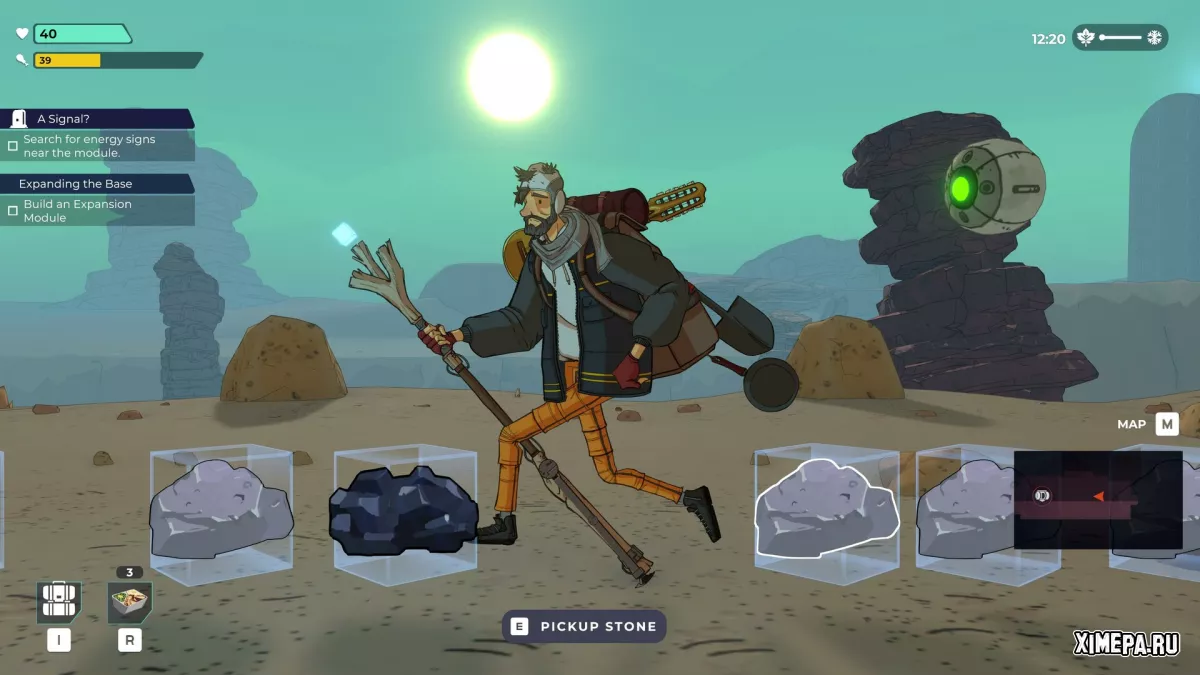Screen dimensions: 1200x675
Task: Click the Build an Expansion Module checkbox
Action: [x=13, y=211]
